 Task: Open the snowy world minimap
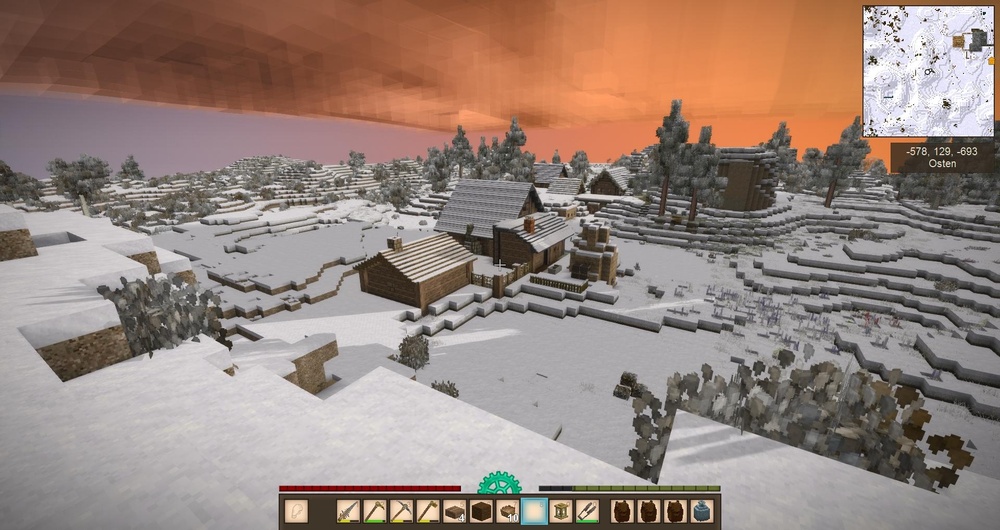(928, 71)
